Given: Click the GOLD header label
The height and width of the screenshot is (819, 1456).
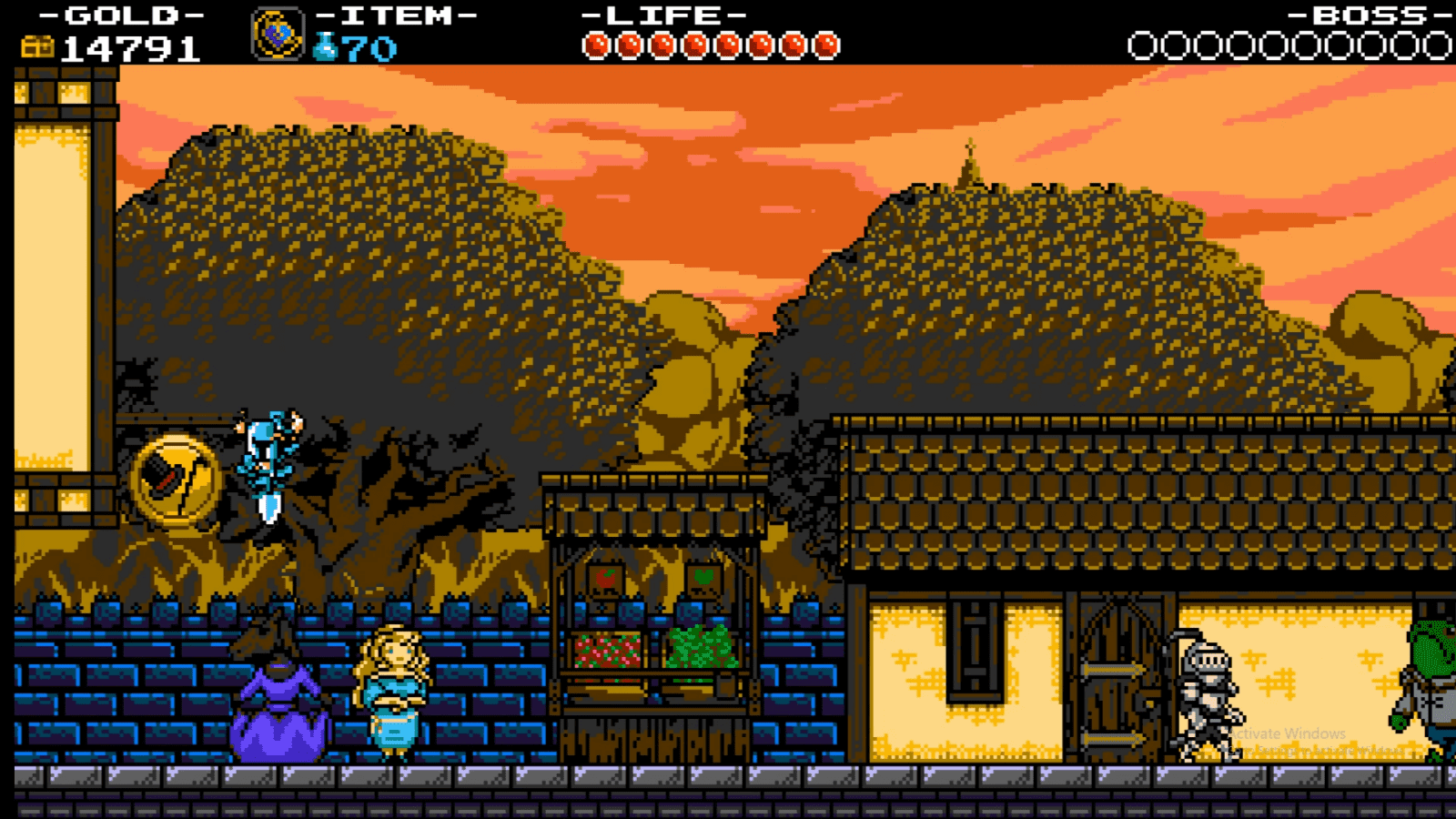Looking at the screenshot, I should (x=118, y=15).
